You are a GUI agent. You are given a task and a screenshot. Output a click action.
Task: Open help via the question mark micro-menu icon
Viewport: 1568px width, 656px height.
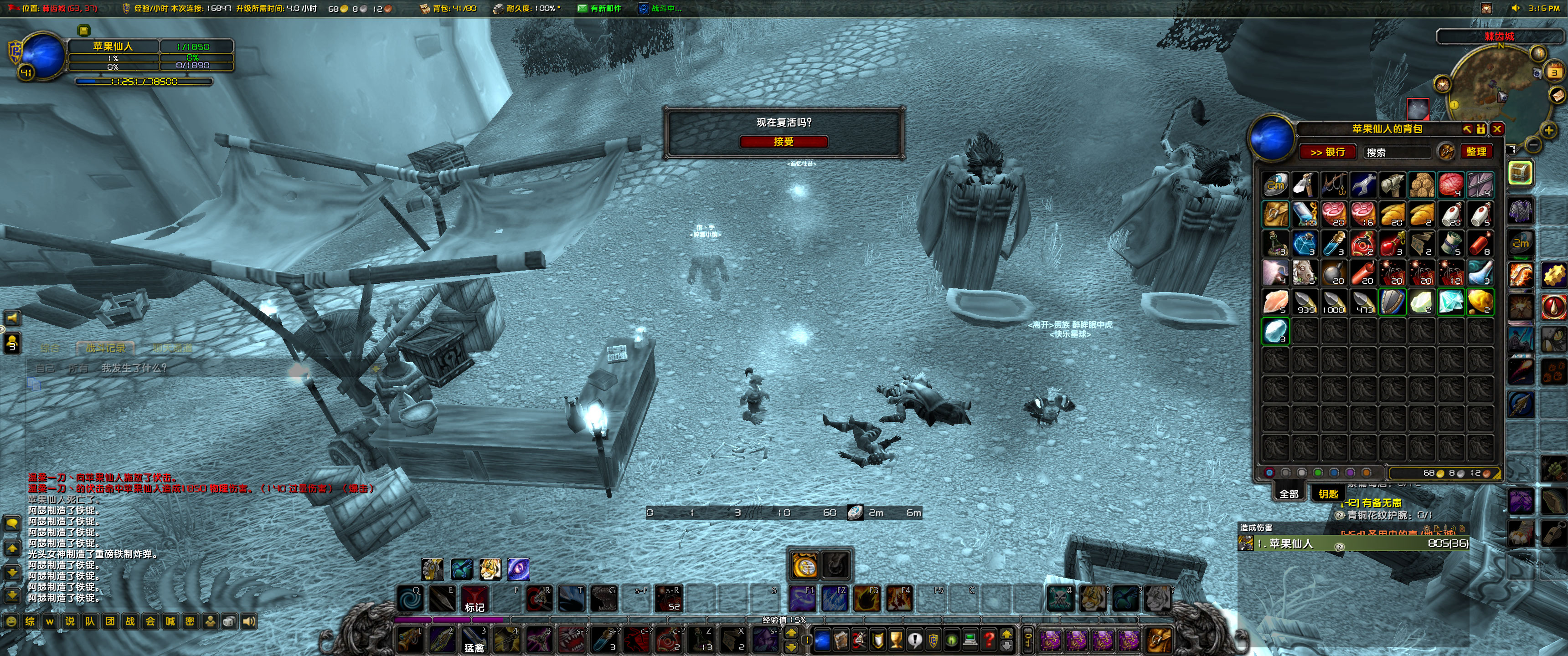(x=990, y=641)
